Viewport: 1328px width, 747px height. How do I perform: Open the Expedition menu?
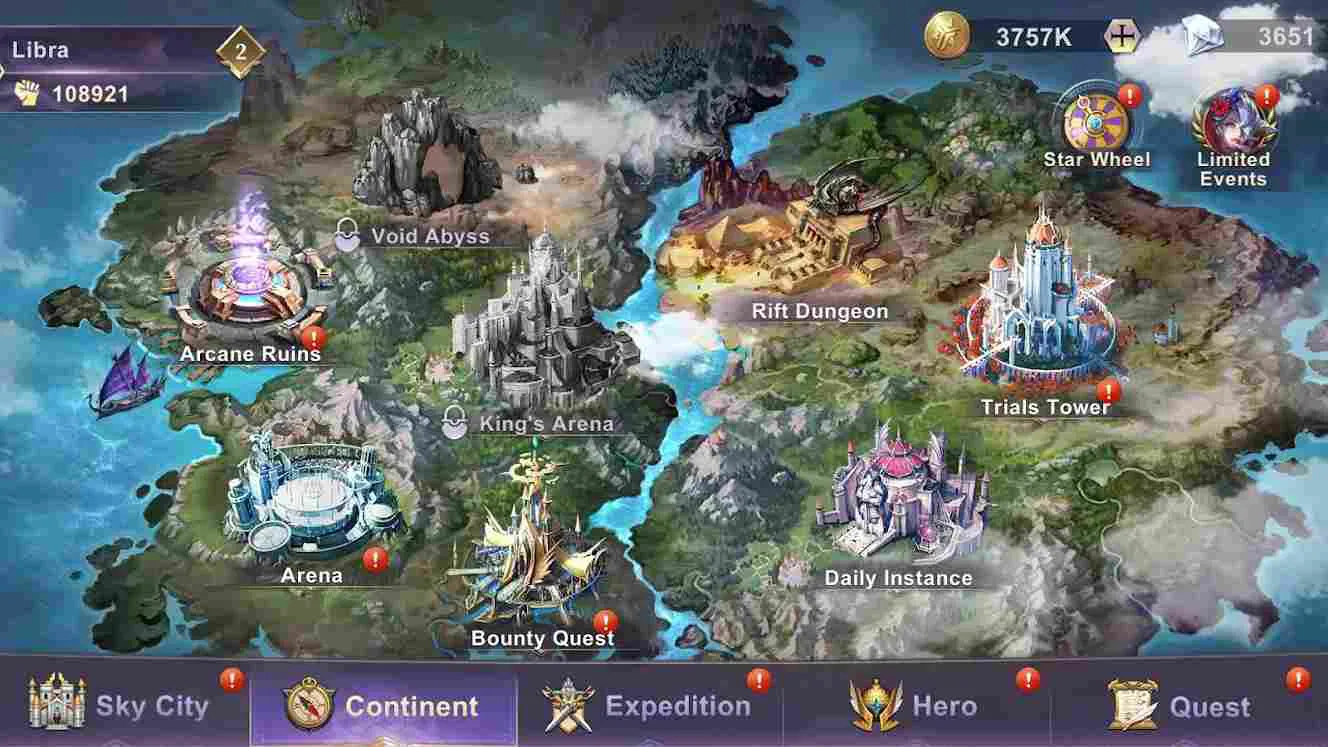(650, 705)
